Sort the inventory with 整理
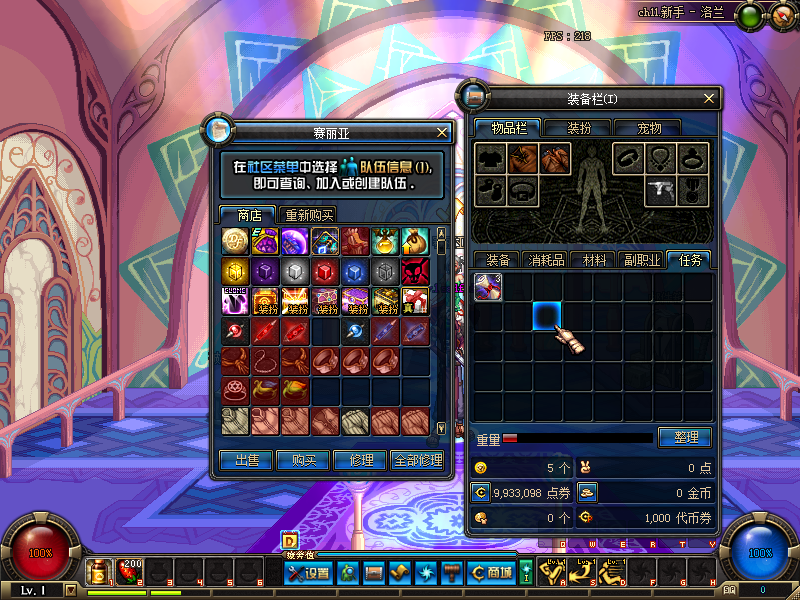 [684, 437]
